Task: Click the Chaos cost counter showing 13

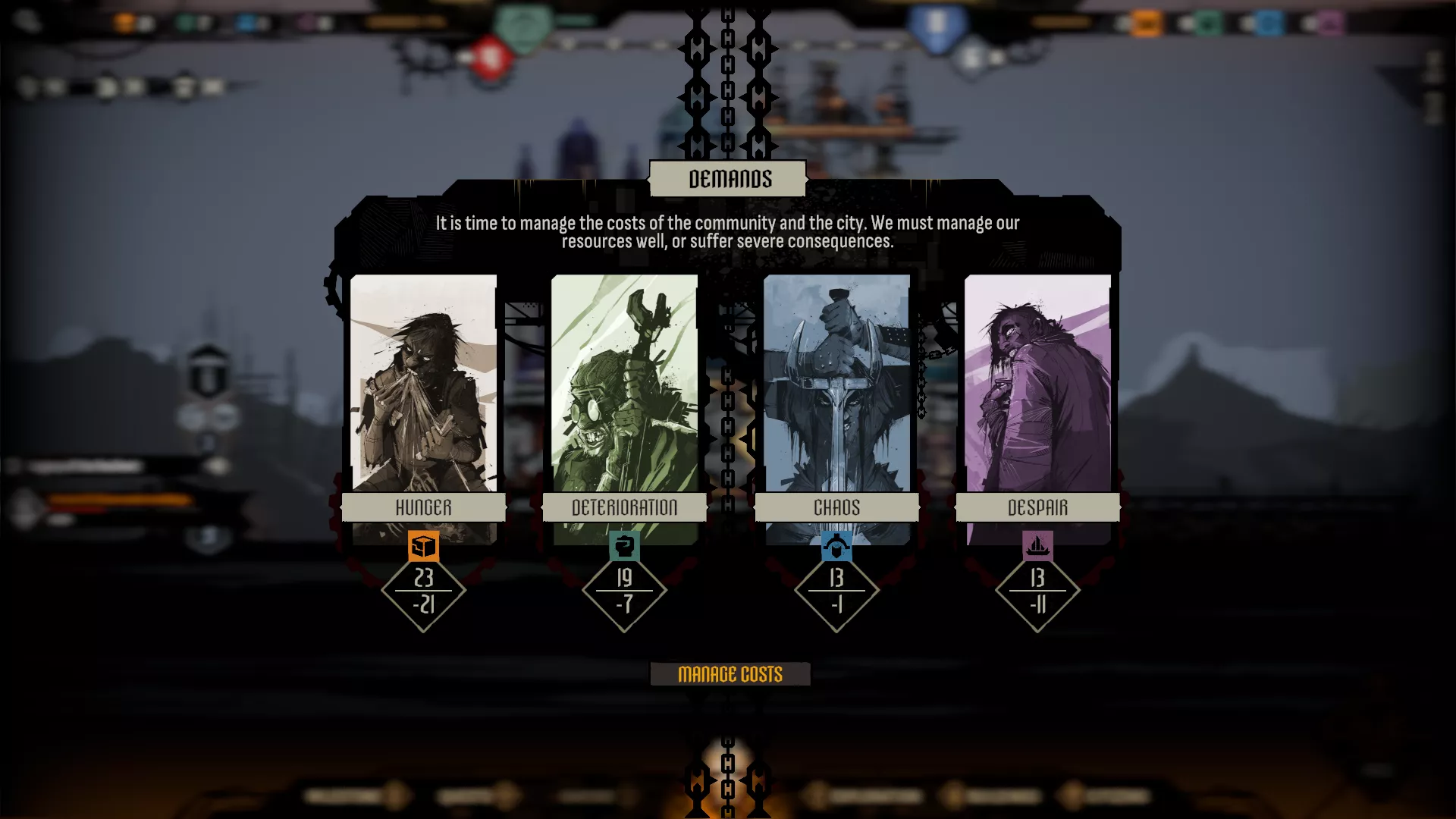Action: pyautogui.click(x=836, y=593)
